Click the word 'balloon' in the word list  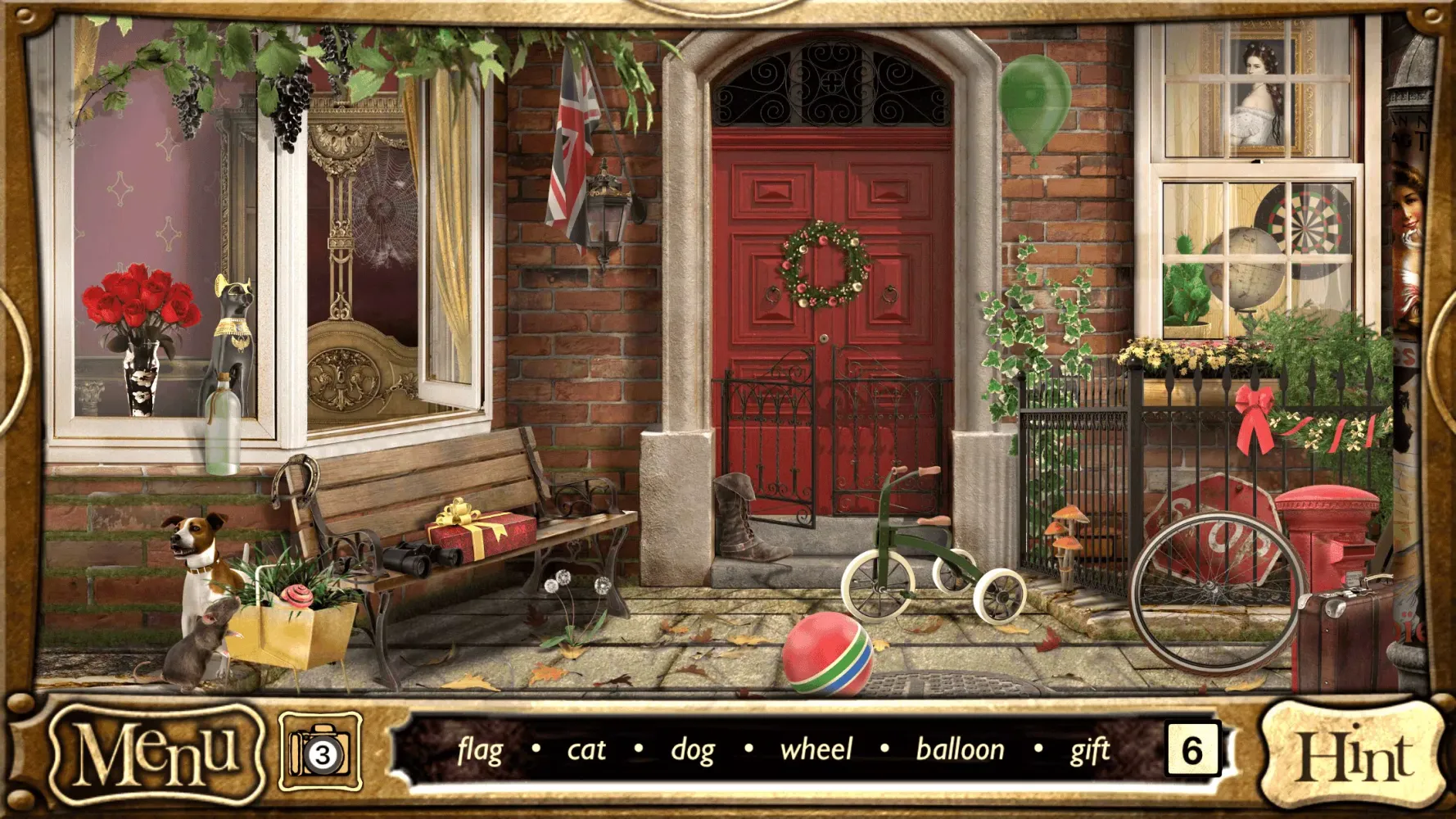point(961,748)
